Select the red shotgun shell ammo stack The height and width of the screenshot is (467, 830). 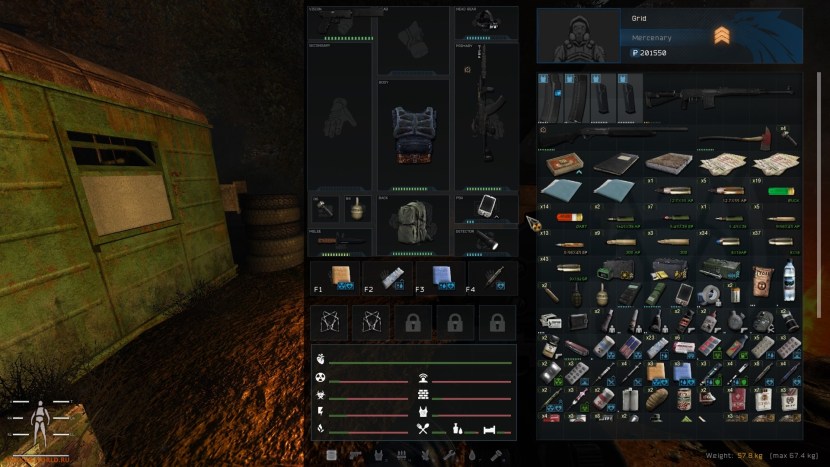point(565,218)
